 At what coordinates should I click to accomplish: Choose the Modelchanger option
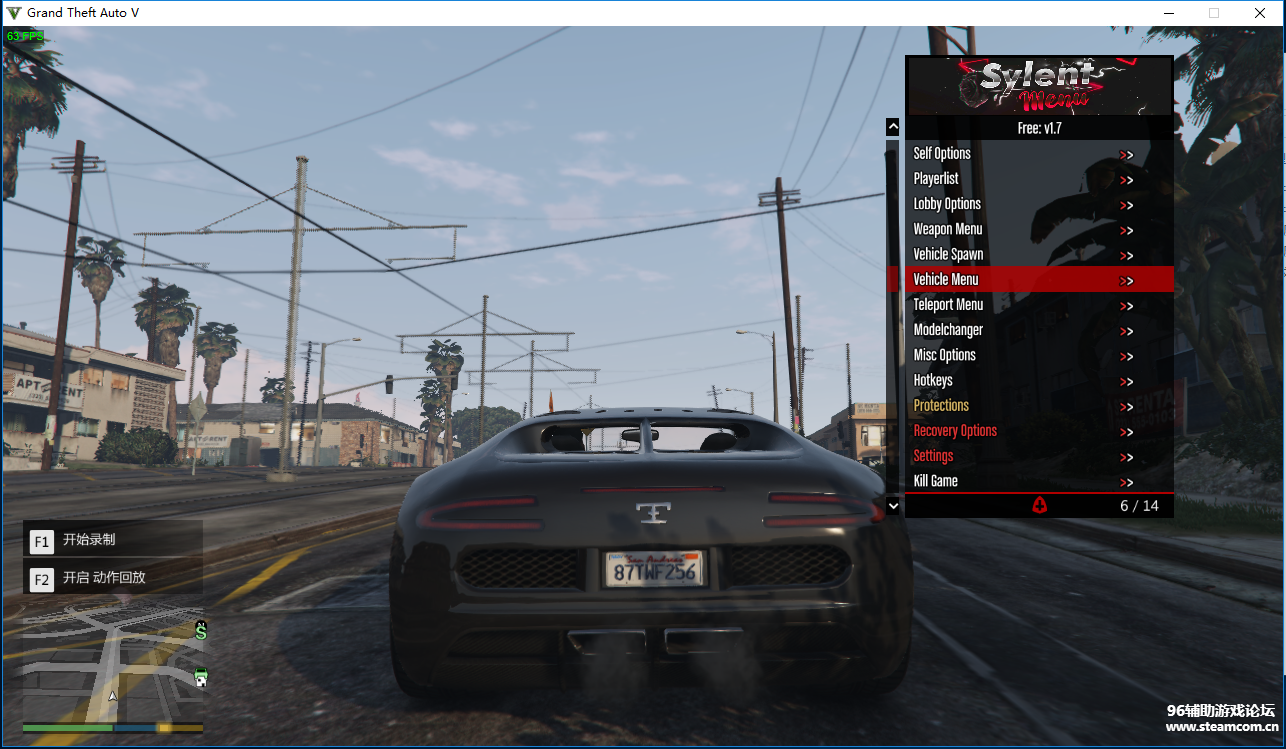948,330
